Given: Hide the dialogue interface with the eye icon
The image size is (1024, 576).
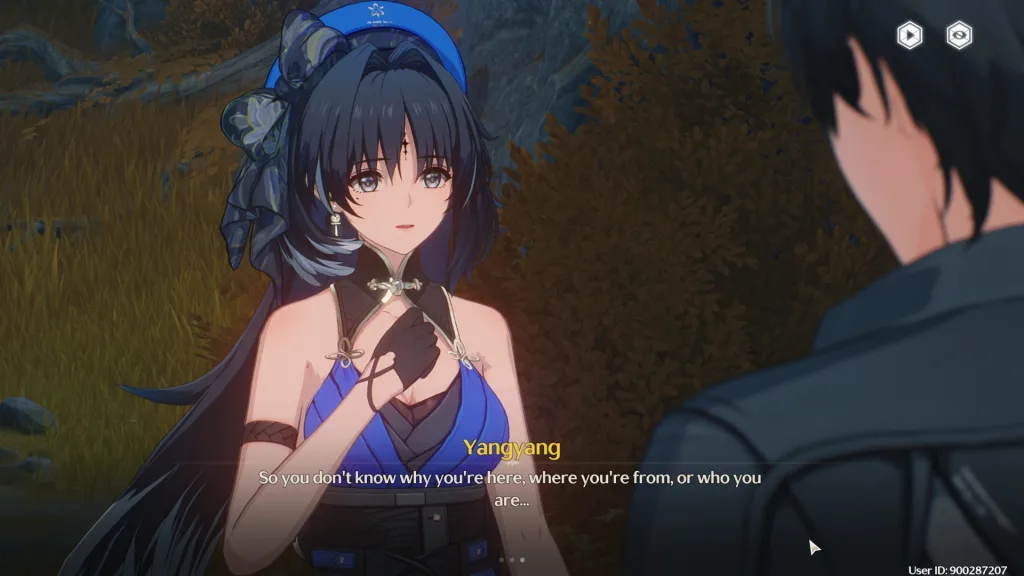Looking at the screenshot, I should coord(960,36).
